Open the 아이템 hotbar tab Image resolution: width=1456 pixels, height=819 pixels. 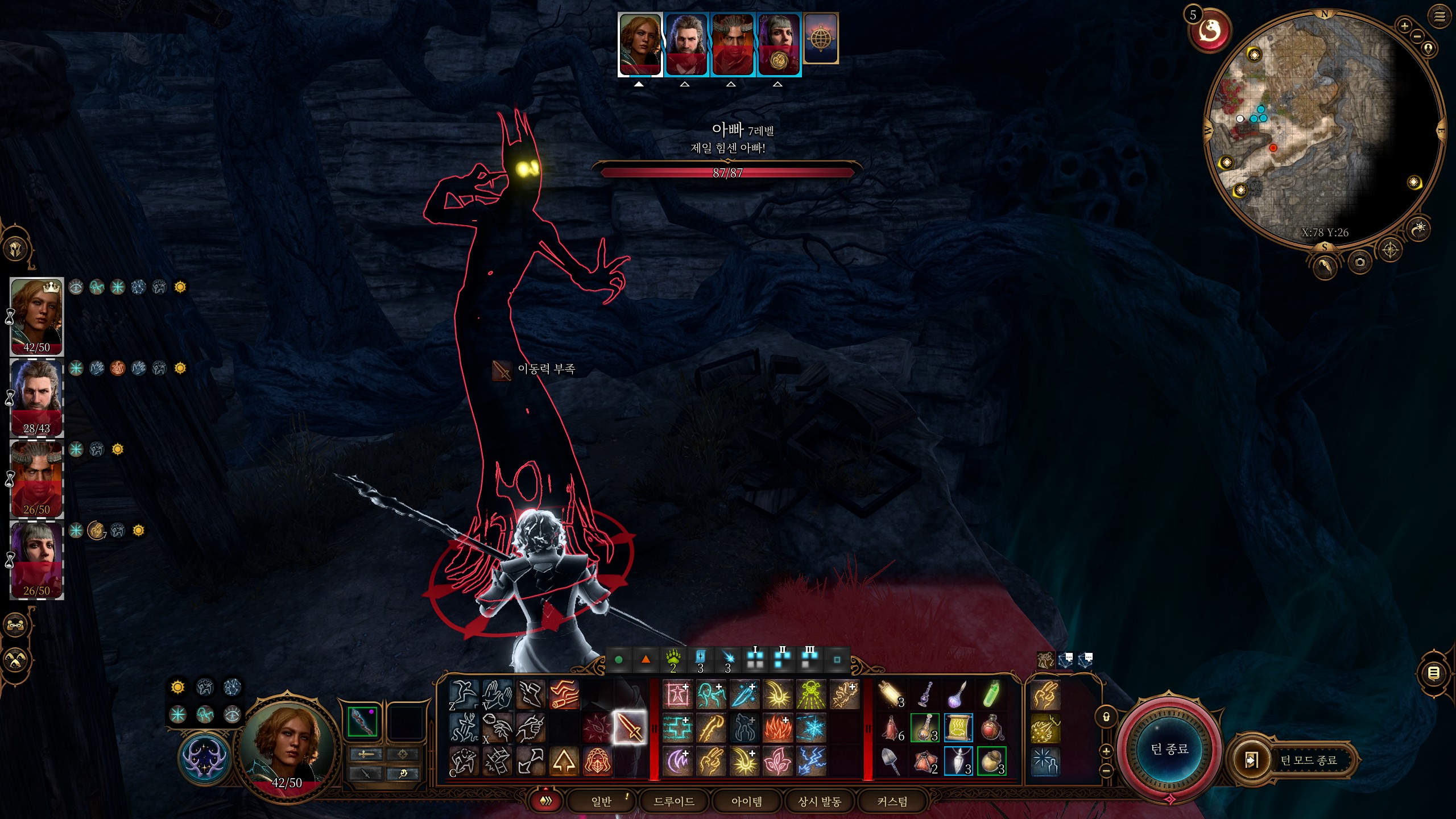(x=747, y=801)
